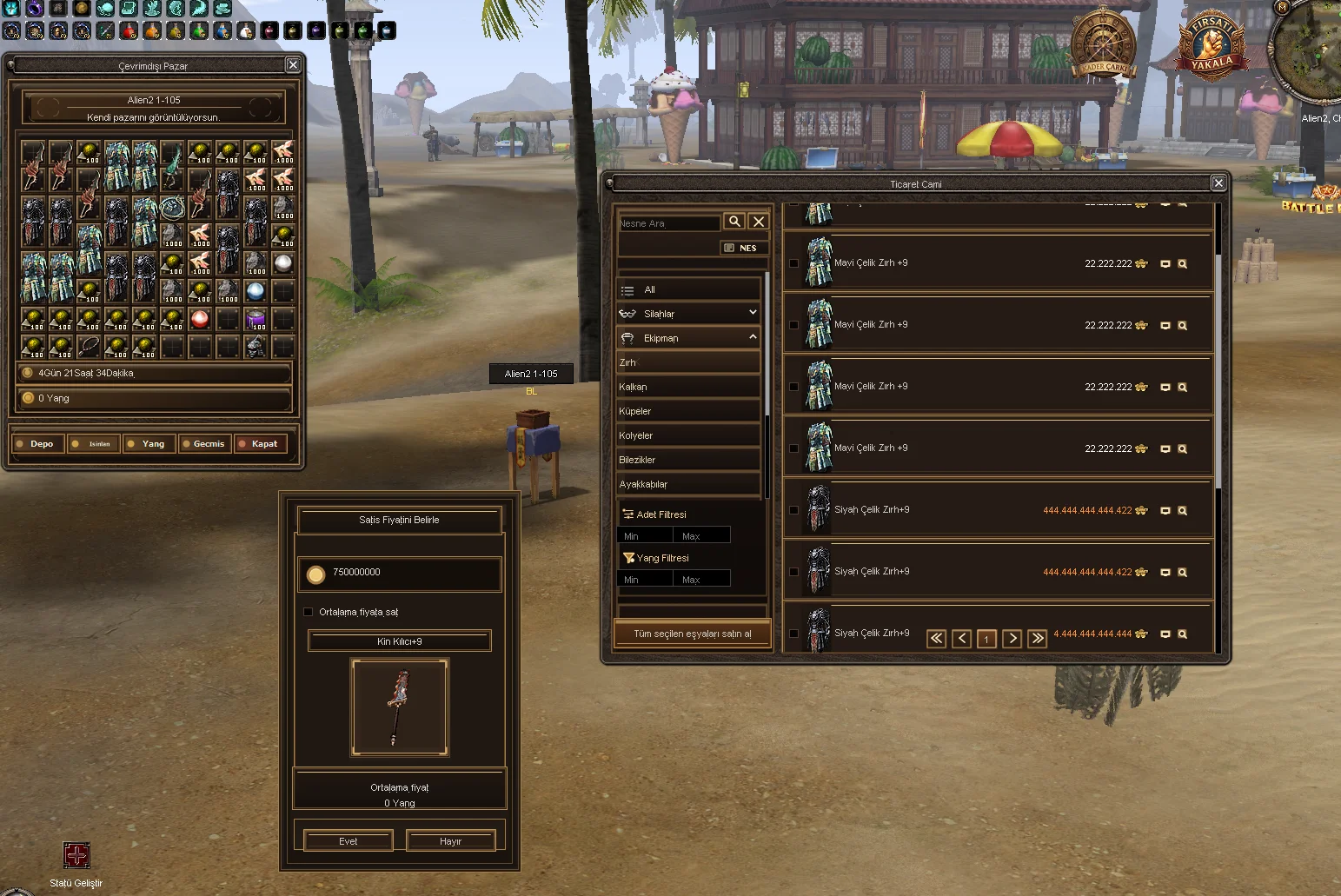
Task: Confirm the sale price with Evet
Action: click(x=348, y=840)
